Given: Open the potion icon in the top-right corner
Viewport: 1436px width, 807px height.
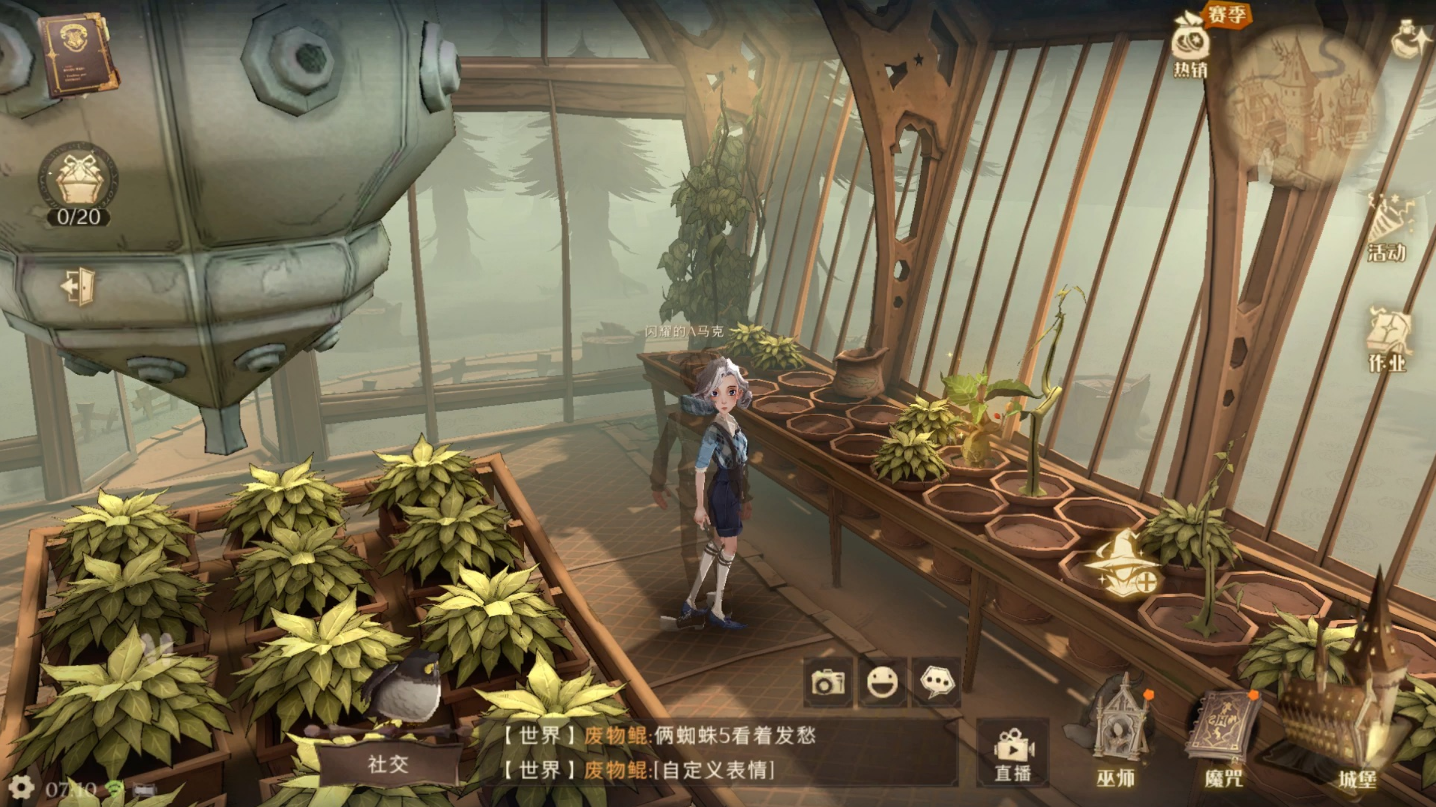Looking at the screenshot, I should [x=1411, y=39].
